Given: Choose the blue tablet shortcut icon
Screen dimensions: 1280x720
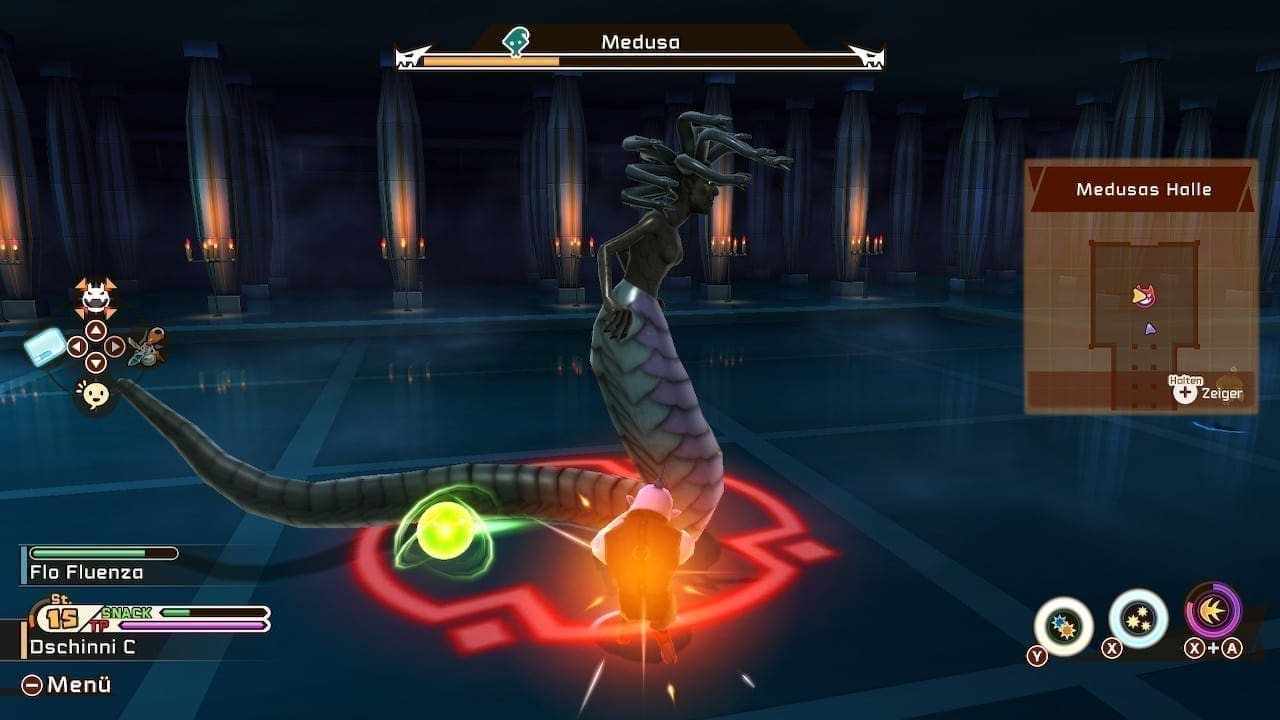Looking at the screenshot, I should (45, 348).
